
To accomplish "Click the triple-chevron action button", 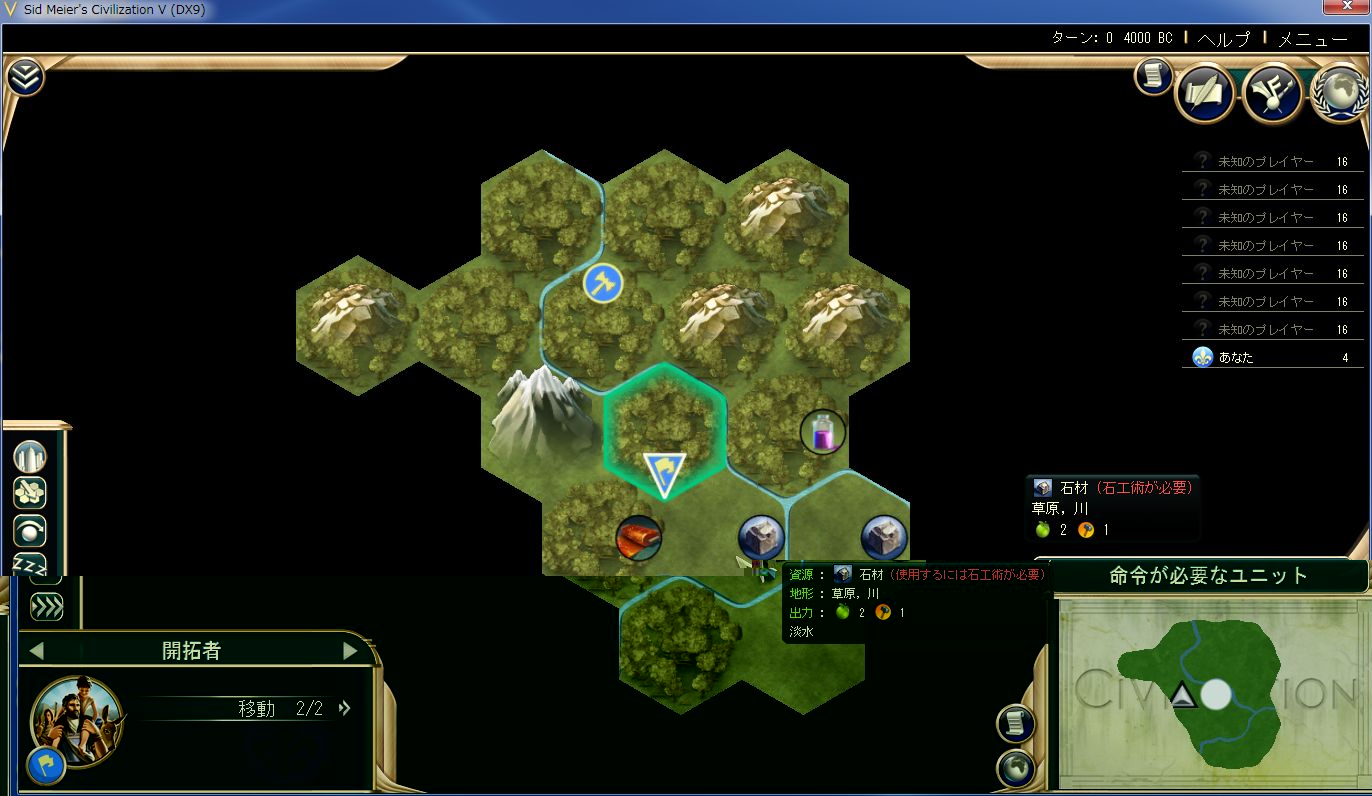I will point(46,606).
